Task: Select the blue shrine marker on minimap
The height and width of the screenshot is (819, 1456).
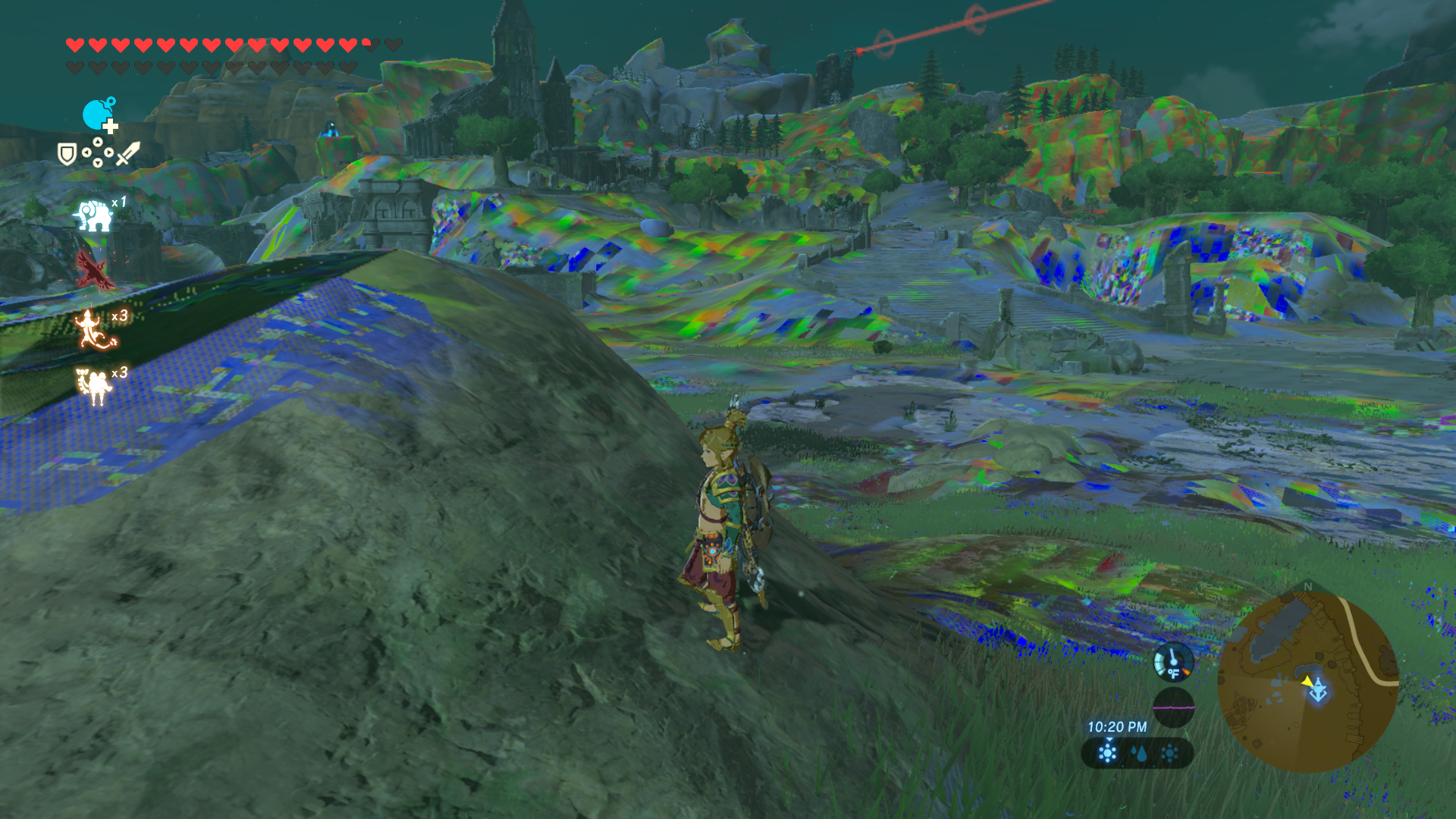Action: pyautogui.click(x=1319, y=692)
